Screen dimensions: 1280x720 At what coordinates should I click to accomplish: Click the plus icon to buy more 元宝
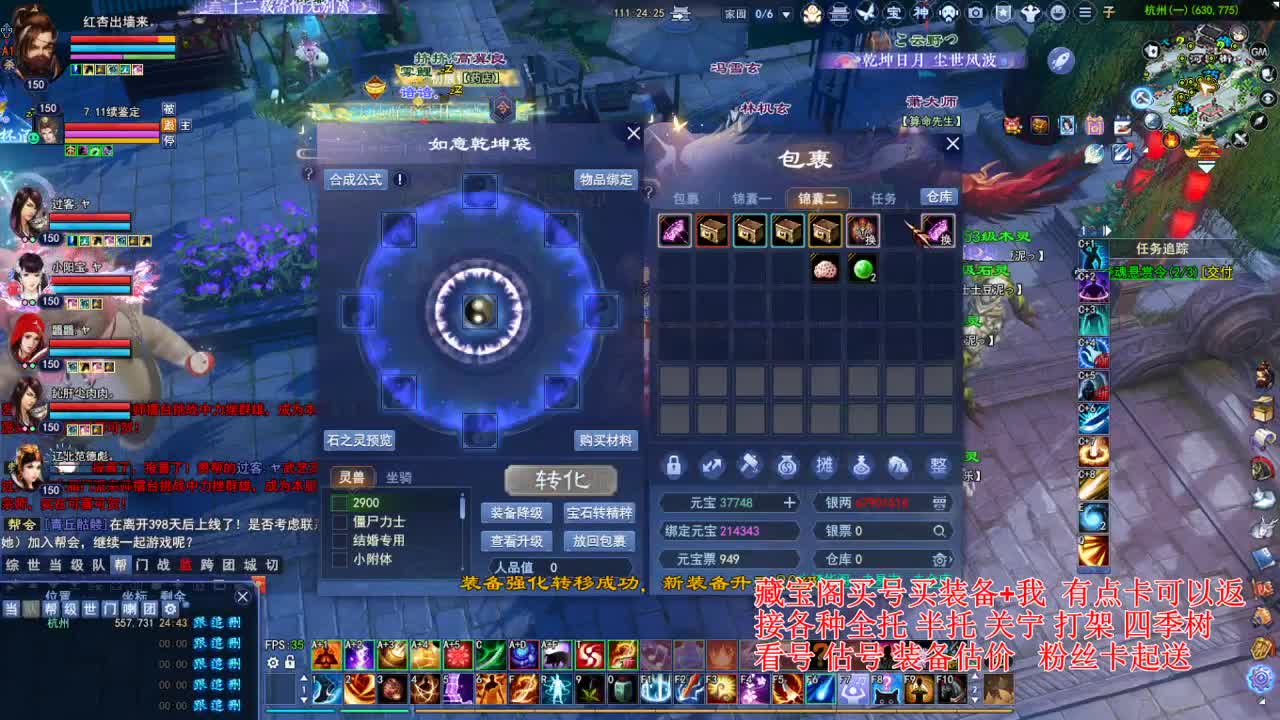(x=790, y=502)
